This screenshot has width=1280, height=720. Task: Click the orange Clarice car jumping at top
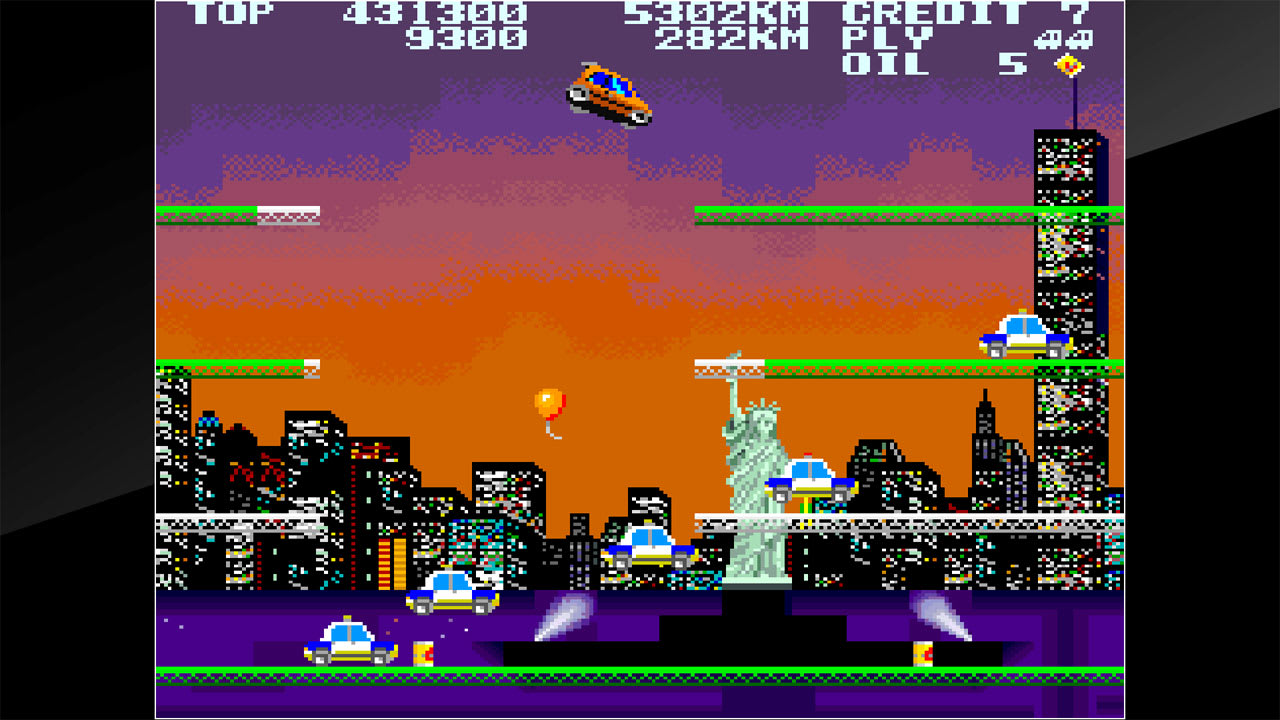(608, 92)
